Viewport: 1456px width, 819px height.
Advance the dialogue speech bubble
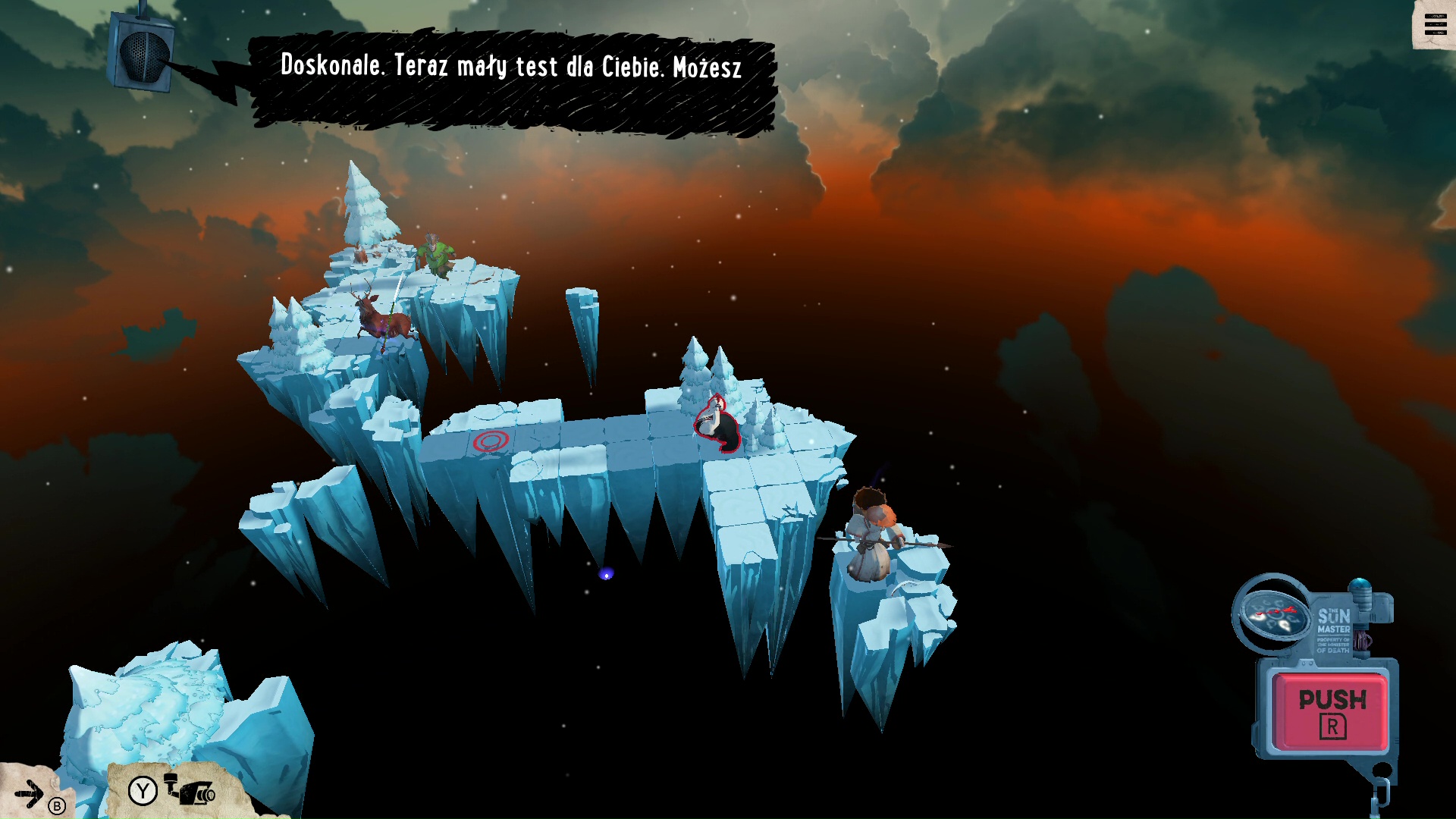pyautogui.click(x=512, y=80)
